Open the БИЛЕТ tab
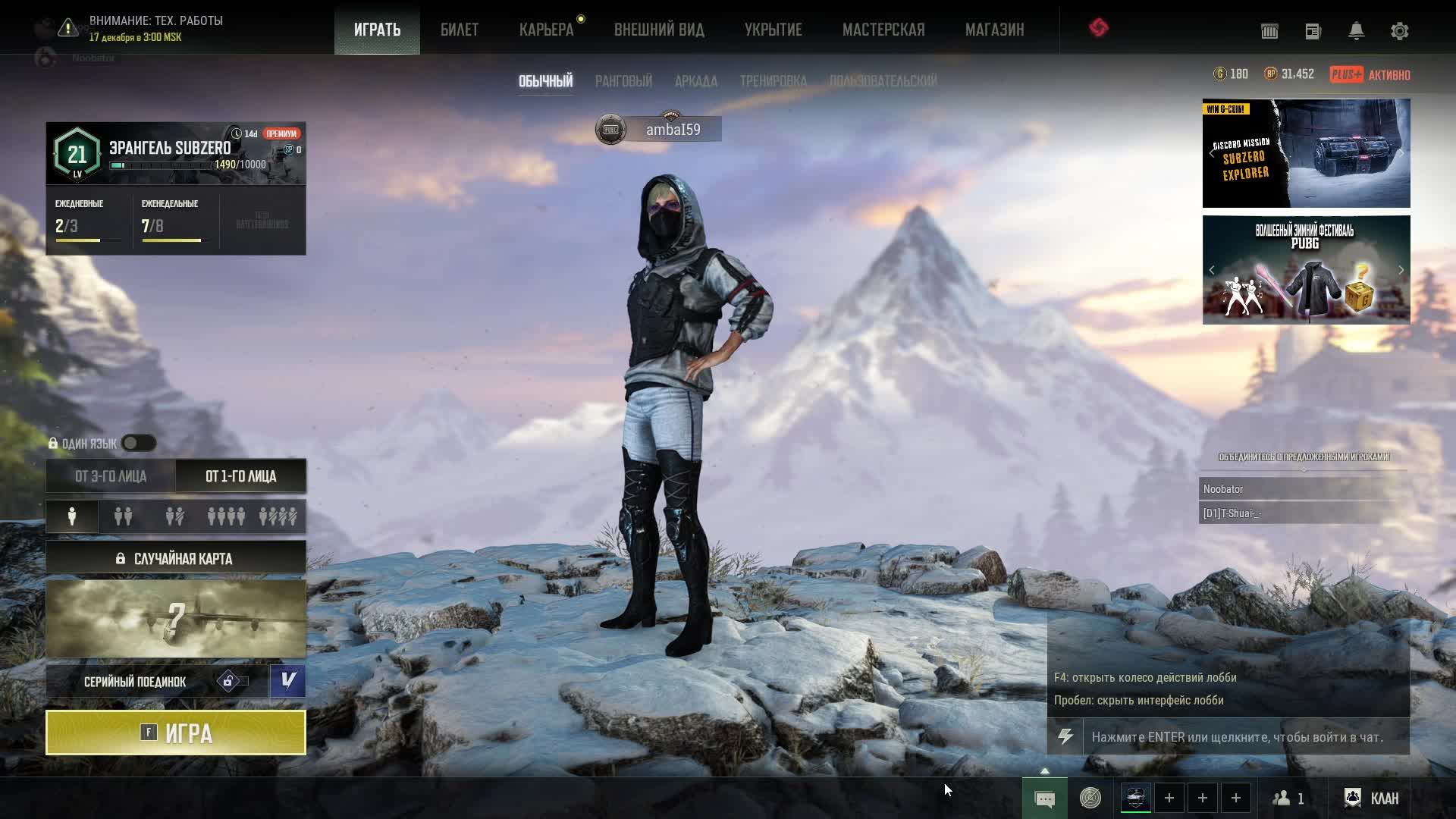The width and height of the screenshot is (1456, 819). [x=460, y=30]
